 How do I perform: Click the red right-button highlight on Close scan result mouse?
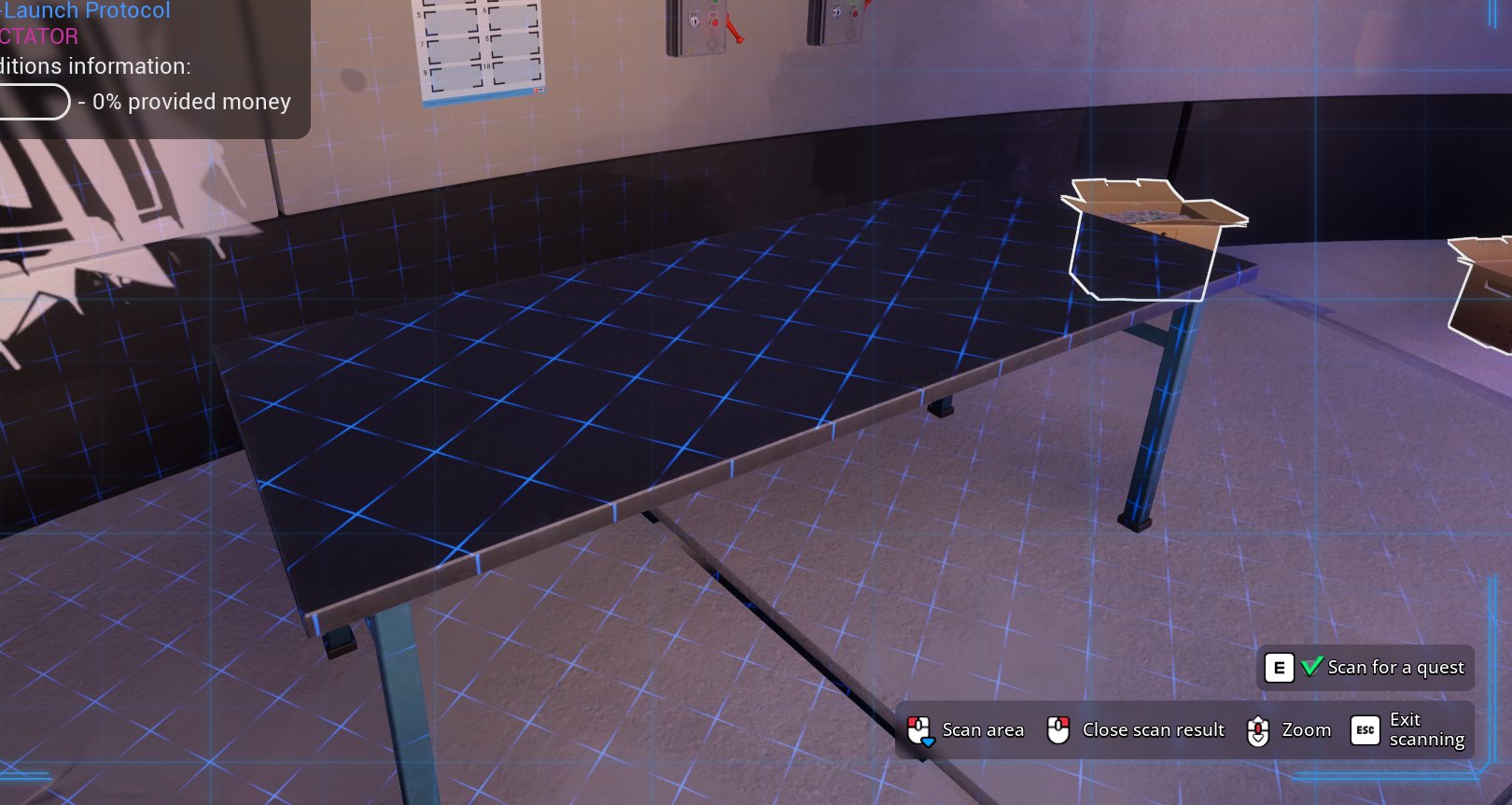[1063, 724]
